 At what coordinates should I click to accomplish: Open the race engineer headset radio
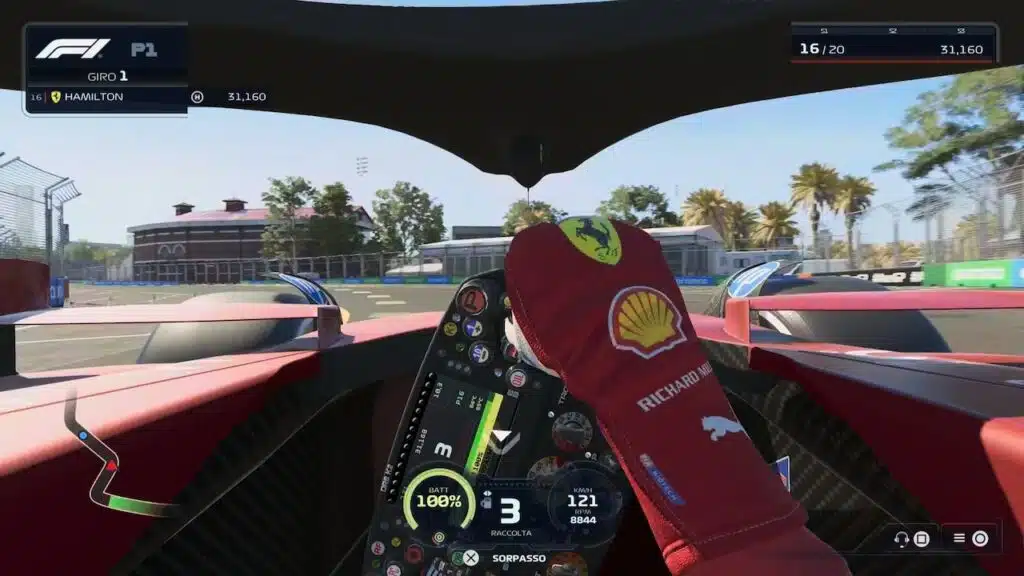911,539
